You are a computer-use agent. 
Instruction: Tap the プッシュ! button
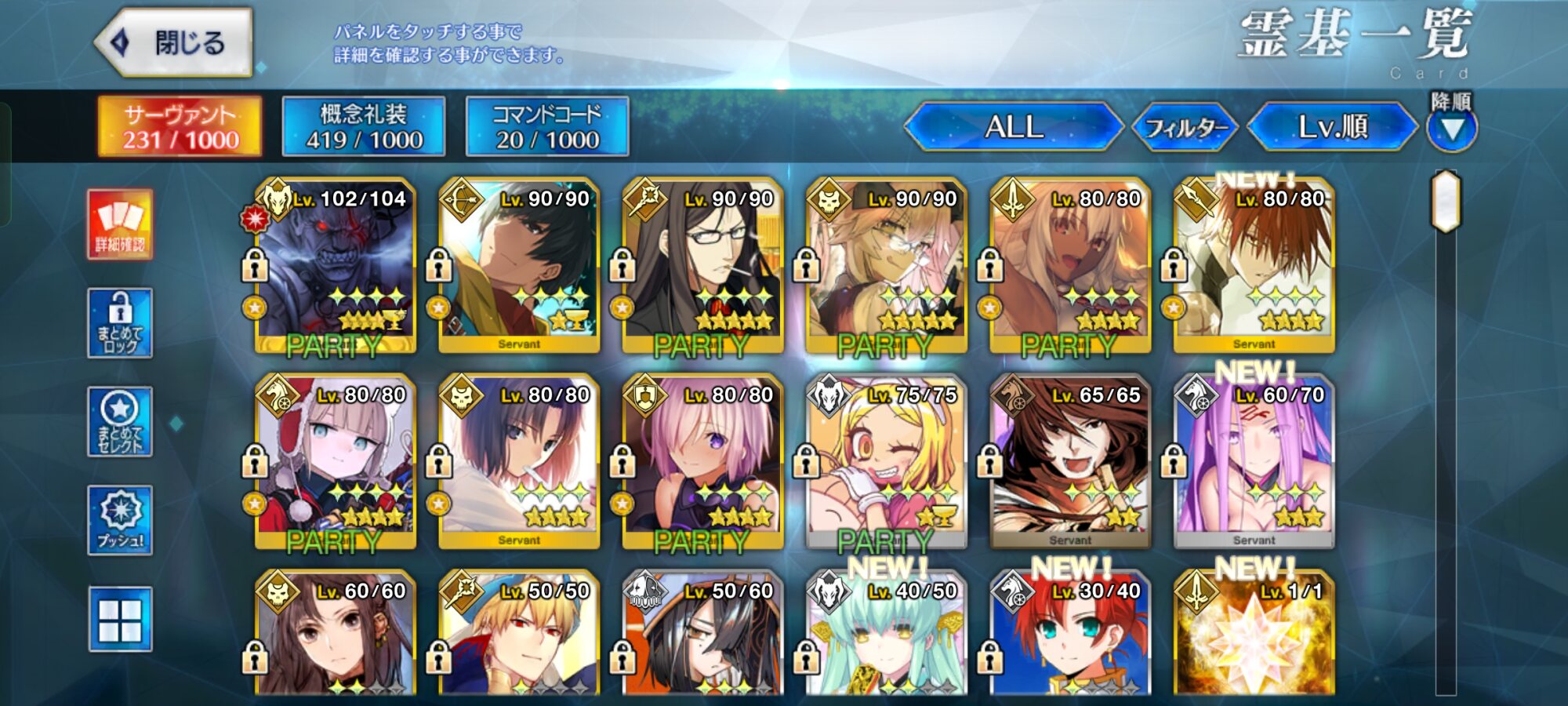point(120,519)
